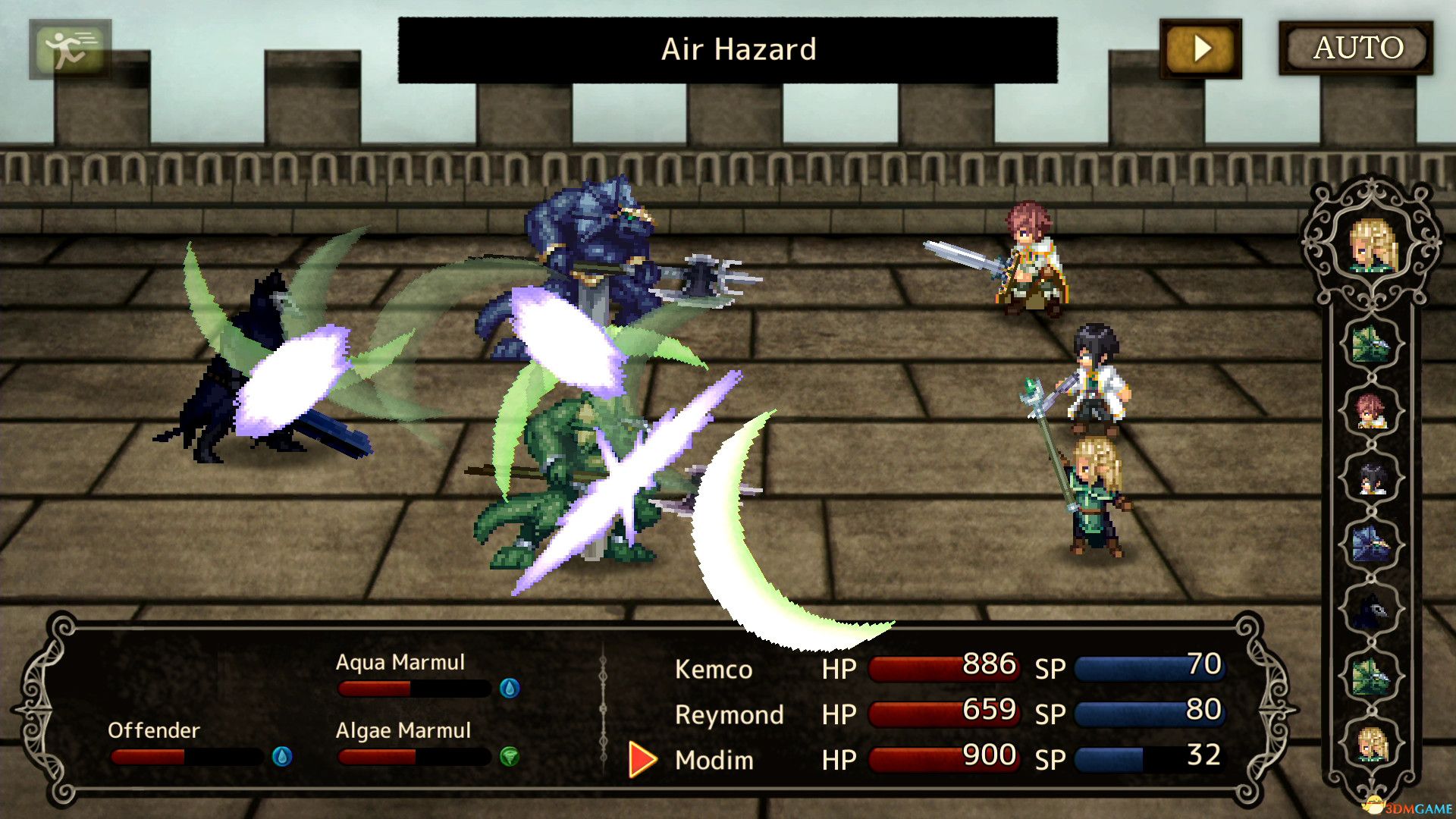Select the blue Marmul portrait in the turn order
This screenshot has width=1456, height=819.
coord(1371,541)
